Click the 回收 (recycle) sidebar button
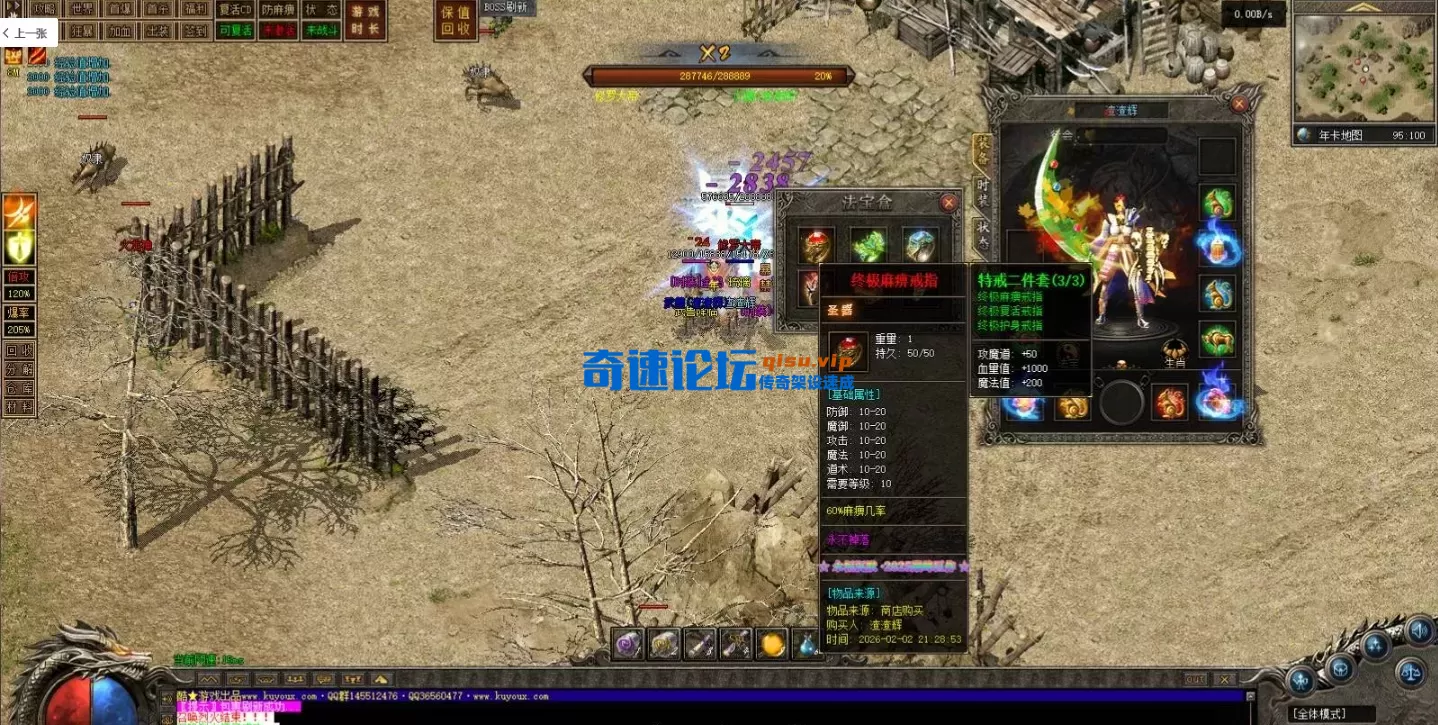Image resolution: width=1438 pixels, height=725 pixels. [19, 351]
